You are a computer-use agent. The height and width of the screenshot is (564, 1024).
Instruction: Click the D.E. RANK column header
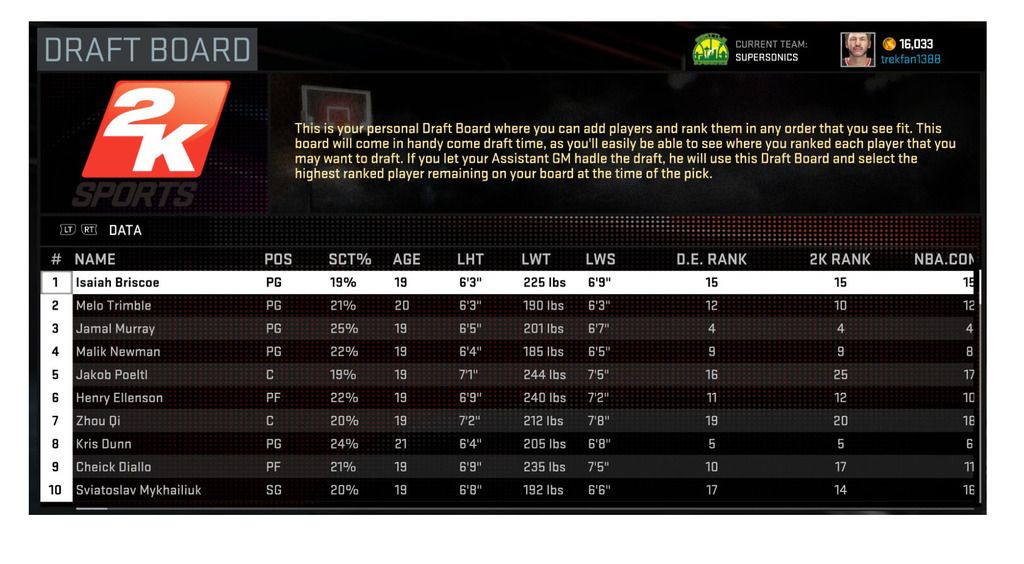coord(711,259)
